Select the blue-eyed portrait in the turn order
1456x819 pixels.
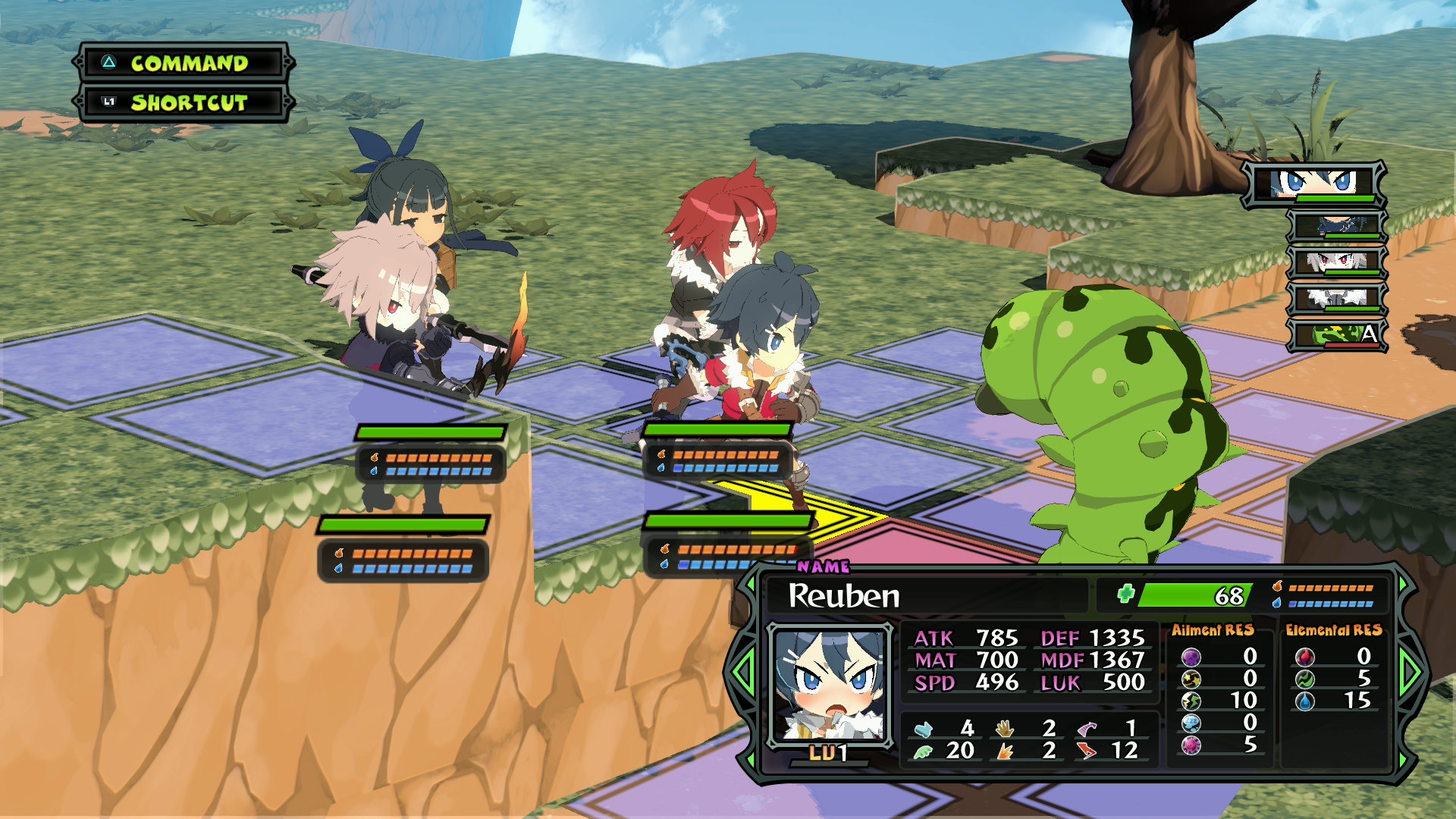1314,184
